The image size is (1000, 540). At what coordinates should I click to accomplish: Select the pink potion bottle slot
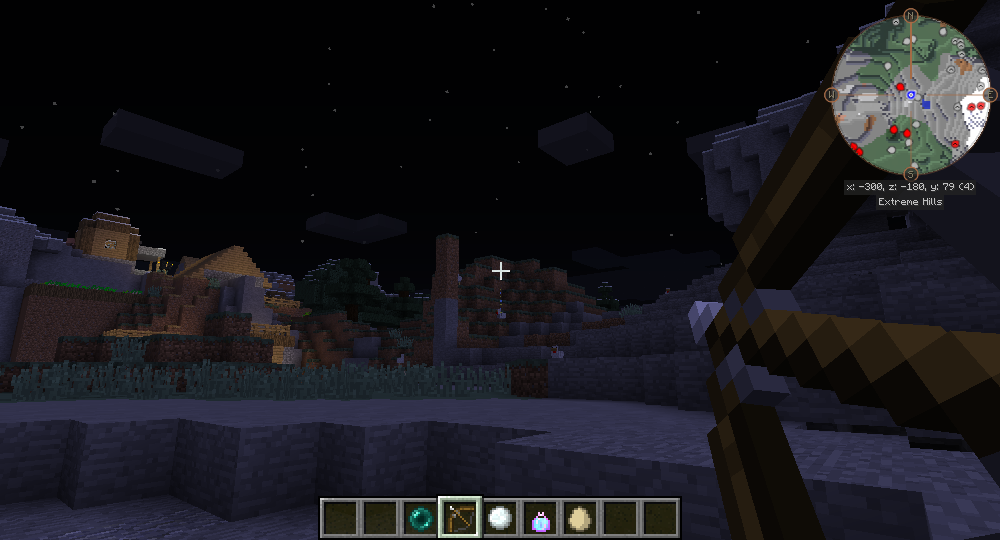point(540,517)
